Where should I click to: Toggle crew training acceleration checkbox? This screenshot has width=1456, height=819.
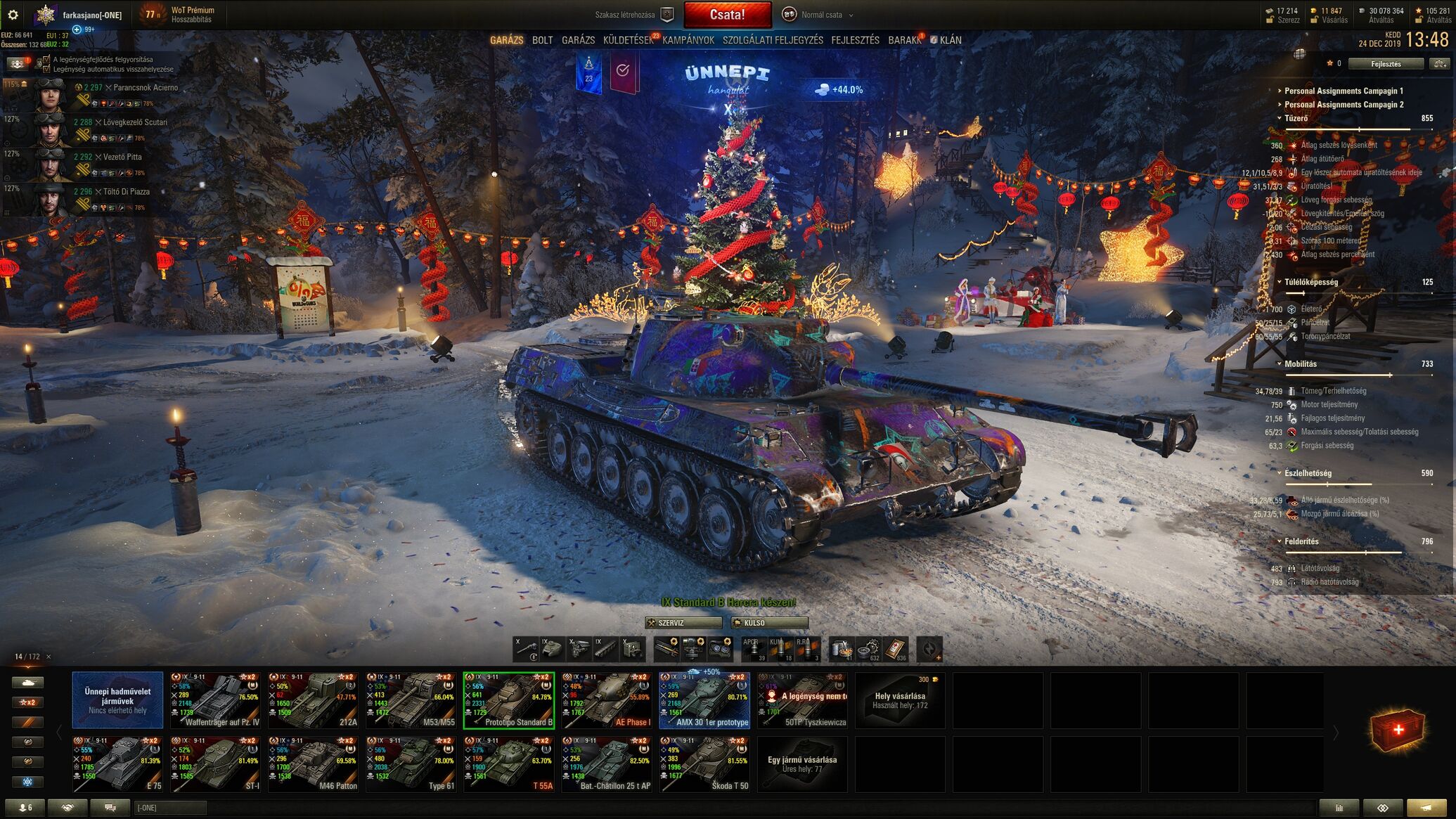pyautogui.click(x=47, y=60)
